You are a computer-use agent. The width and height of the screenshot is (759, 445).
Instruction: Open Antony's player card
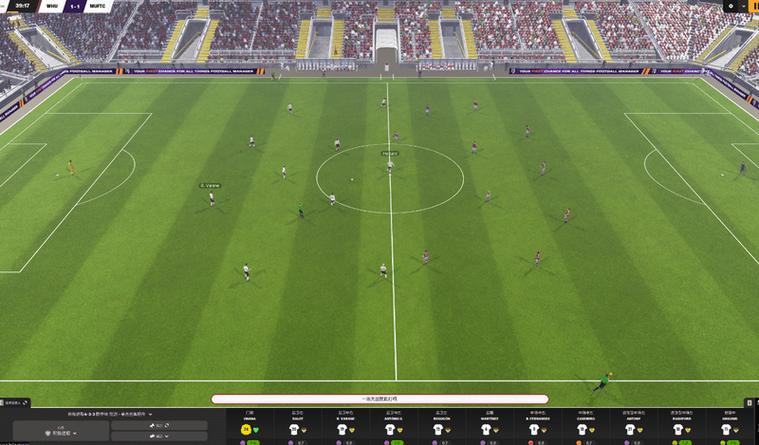point(630,427)
